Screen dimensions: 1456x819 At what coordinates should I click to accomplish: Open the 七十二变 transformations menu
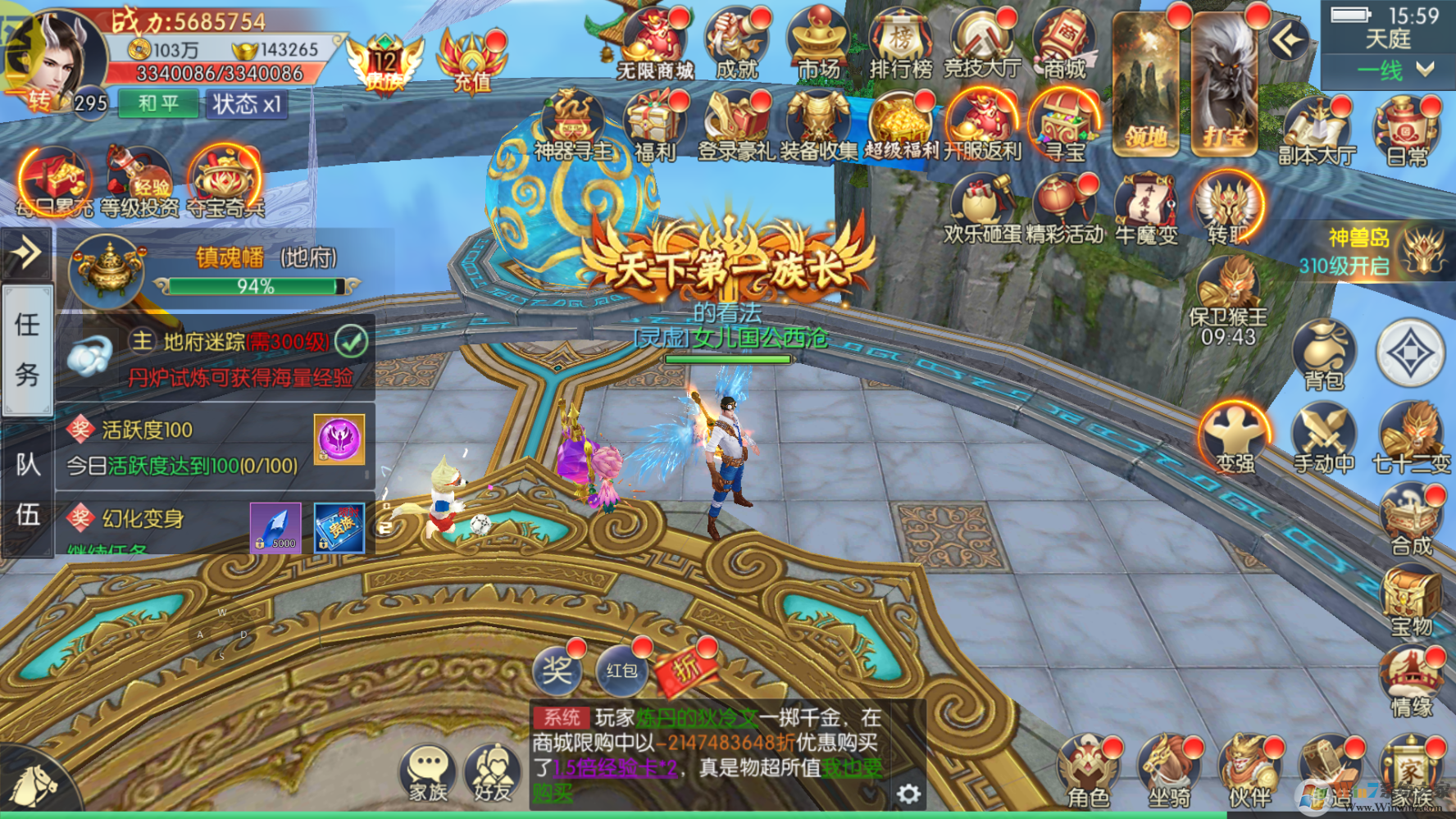(1411, 440)
